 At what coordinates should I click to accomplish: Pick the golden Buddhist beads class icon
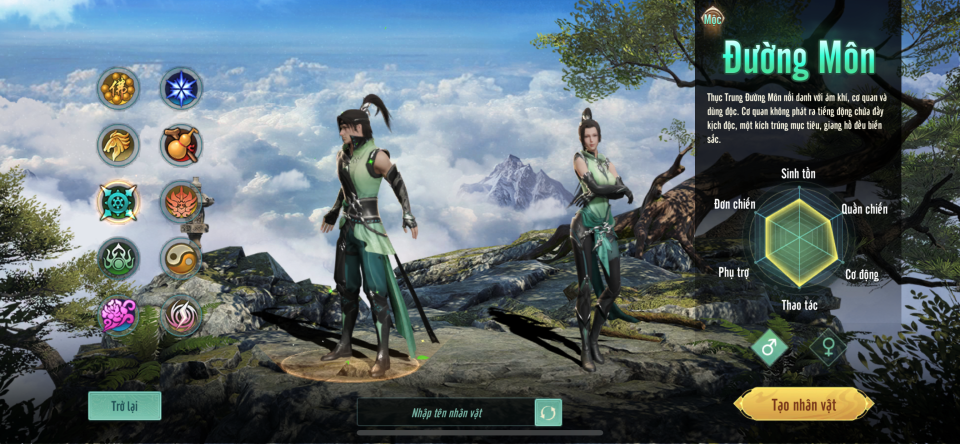point(118,88)
